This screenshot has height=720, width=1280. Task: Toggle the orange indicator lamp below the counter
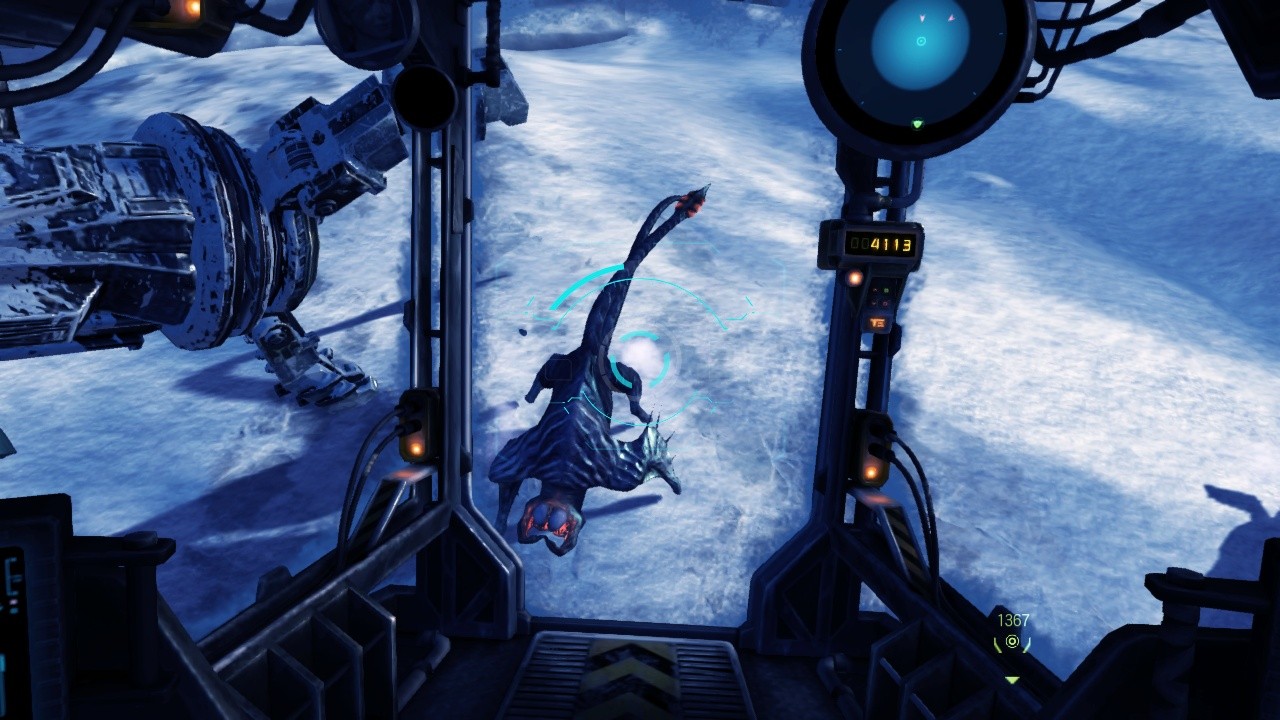(x=854, y=278)
